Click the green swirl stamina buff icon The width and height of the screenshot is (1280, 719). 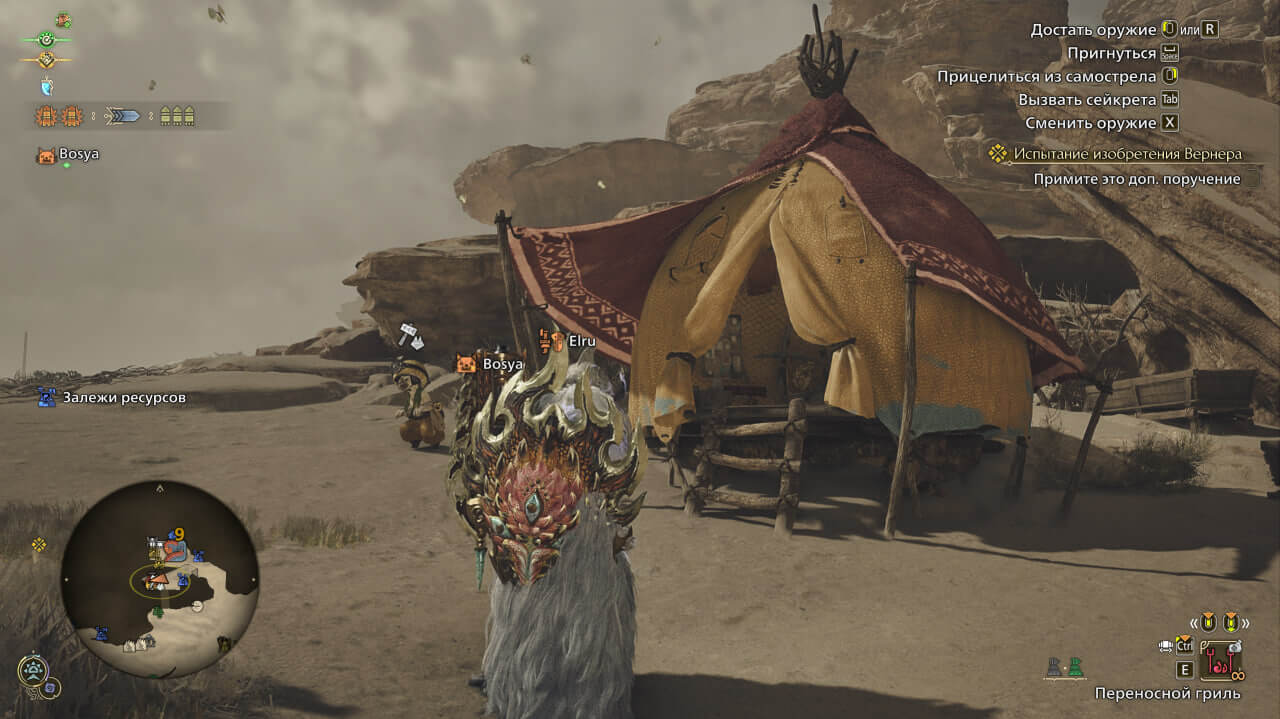pyautogui.click(x=46, y=39)
